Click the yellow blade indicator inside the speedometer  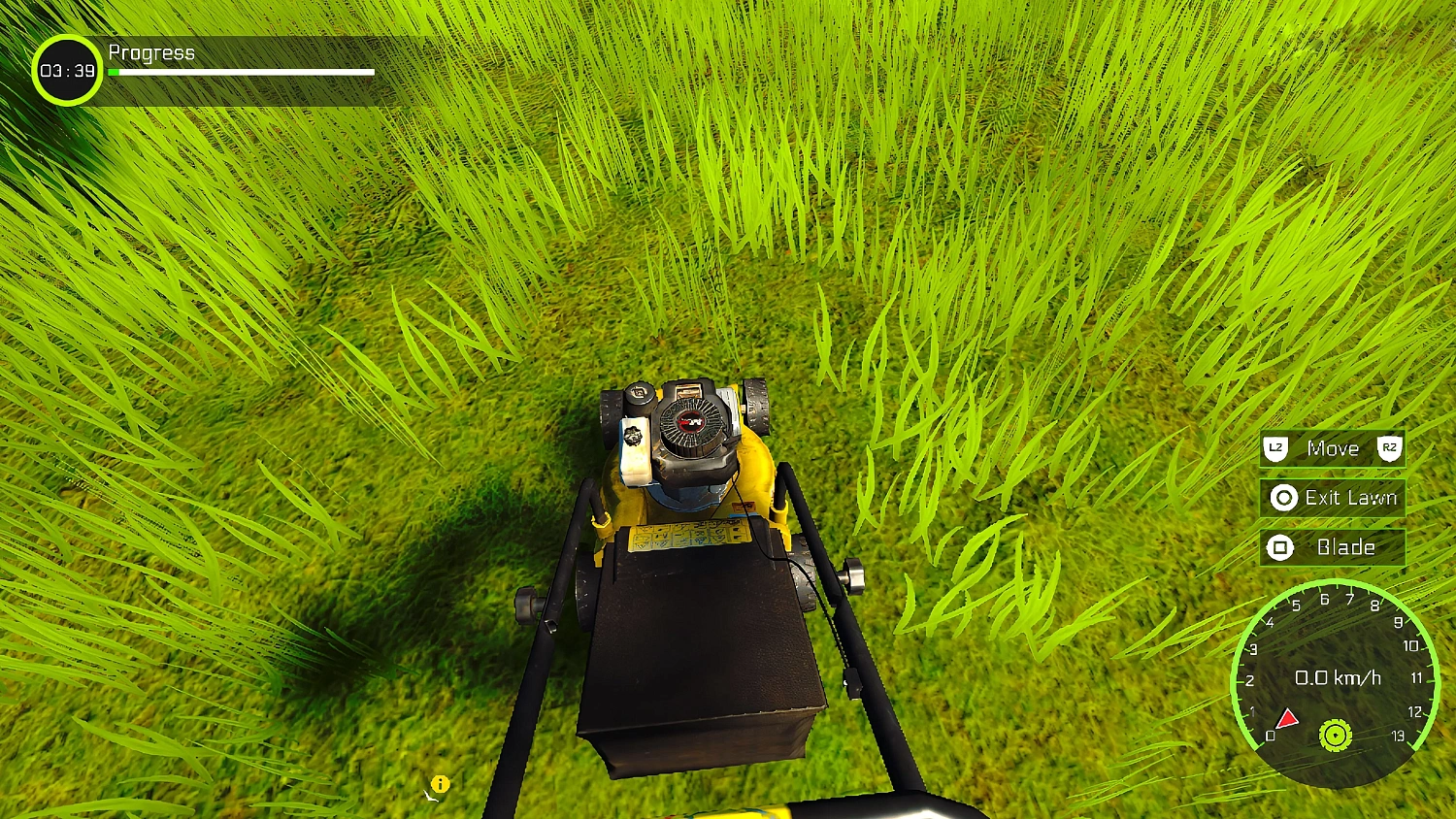point(1336,737)
